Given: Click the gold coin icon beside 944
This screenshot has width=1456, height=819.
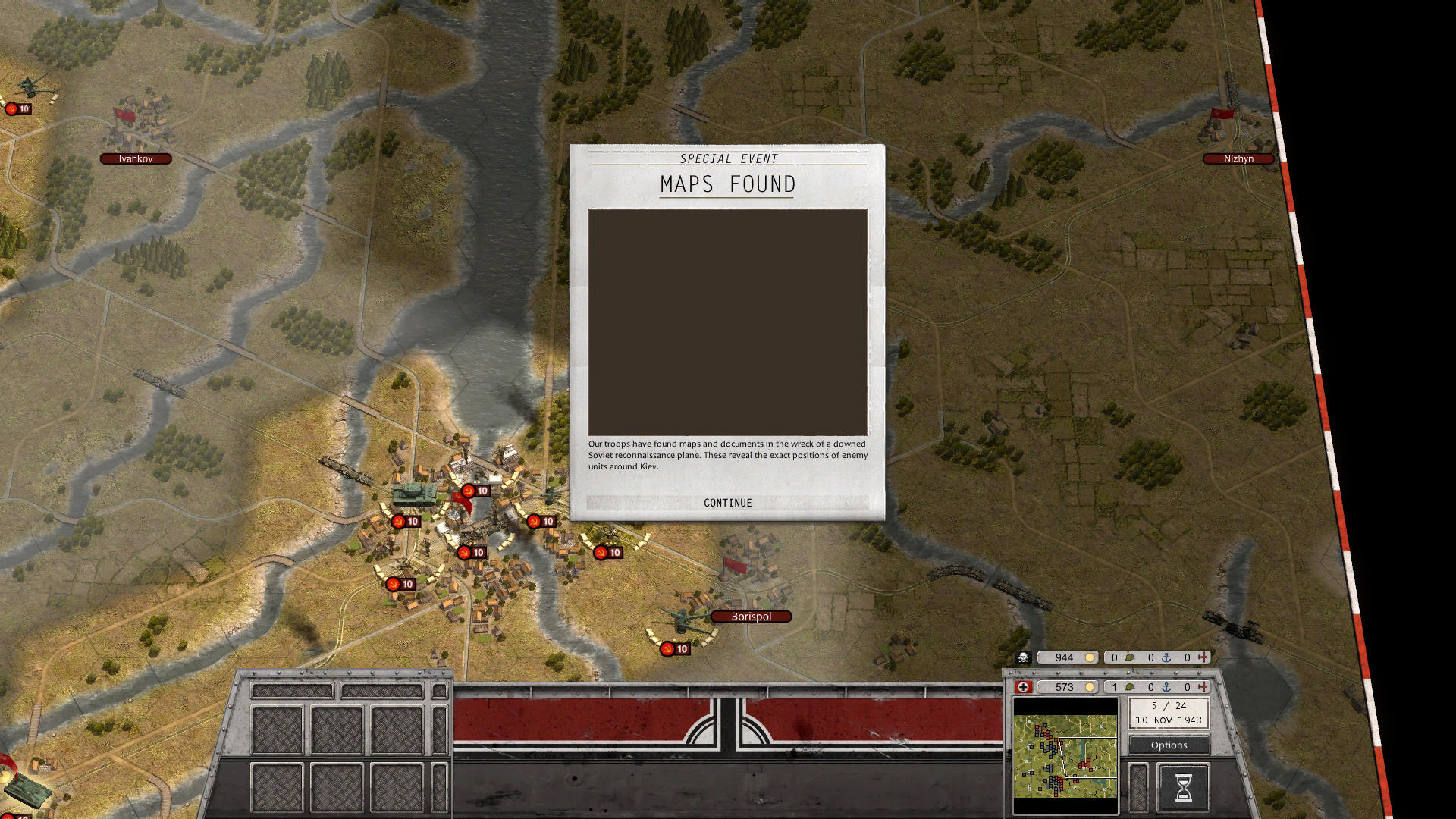Looking at the screenshot, I should (1090, 657).
